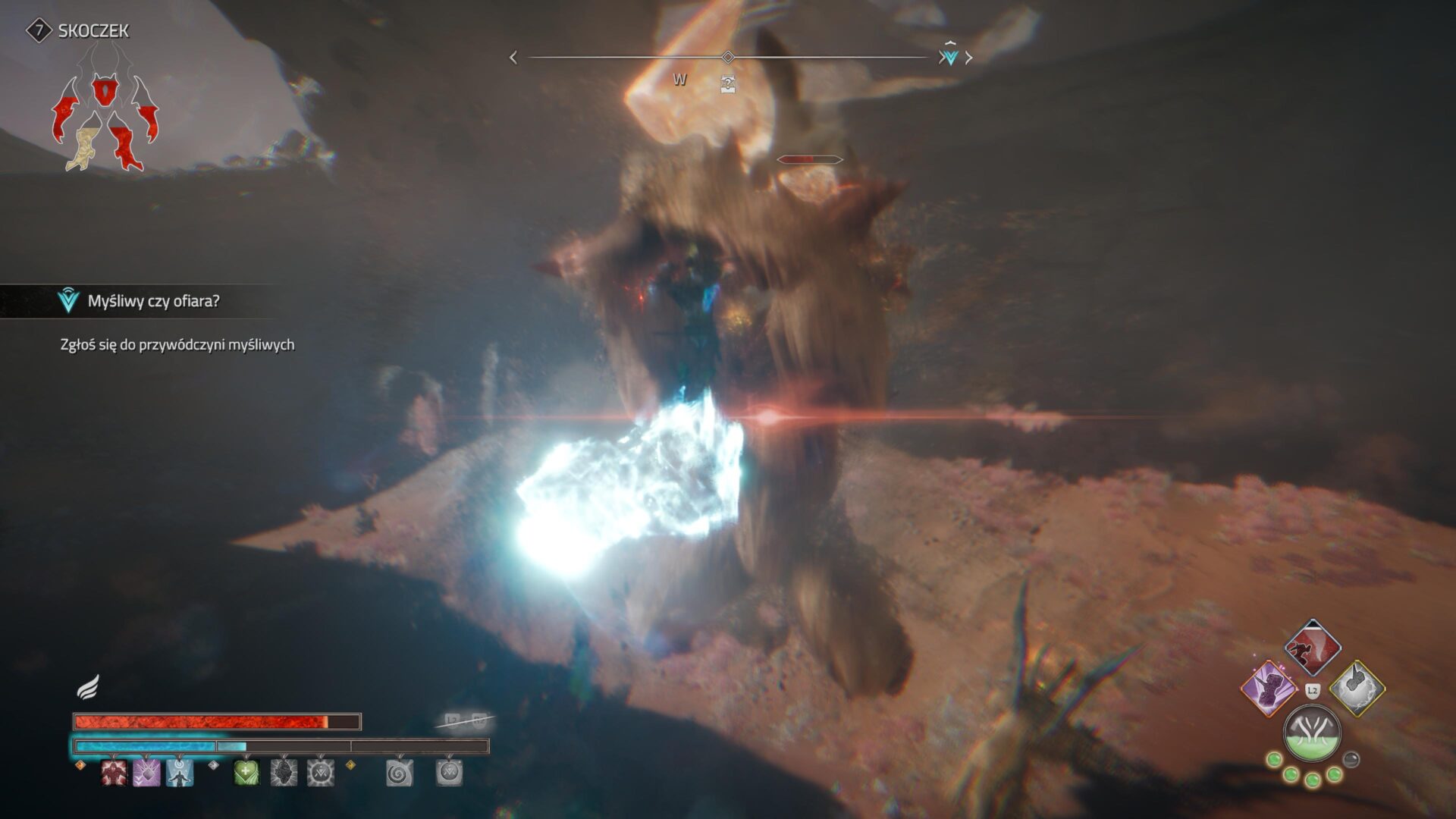Open the spiral essence stone slot icon
The width and height of the screenshot is (1456, 819).
pyautogui.click(x=398, y=773)
